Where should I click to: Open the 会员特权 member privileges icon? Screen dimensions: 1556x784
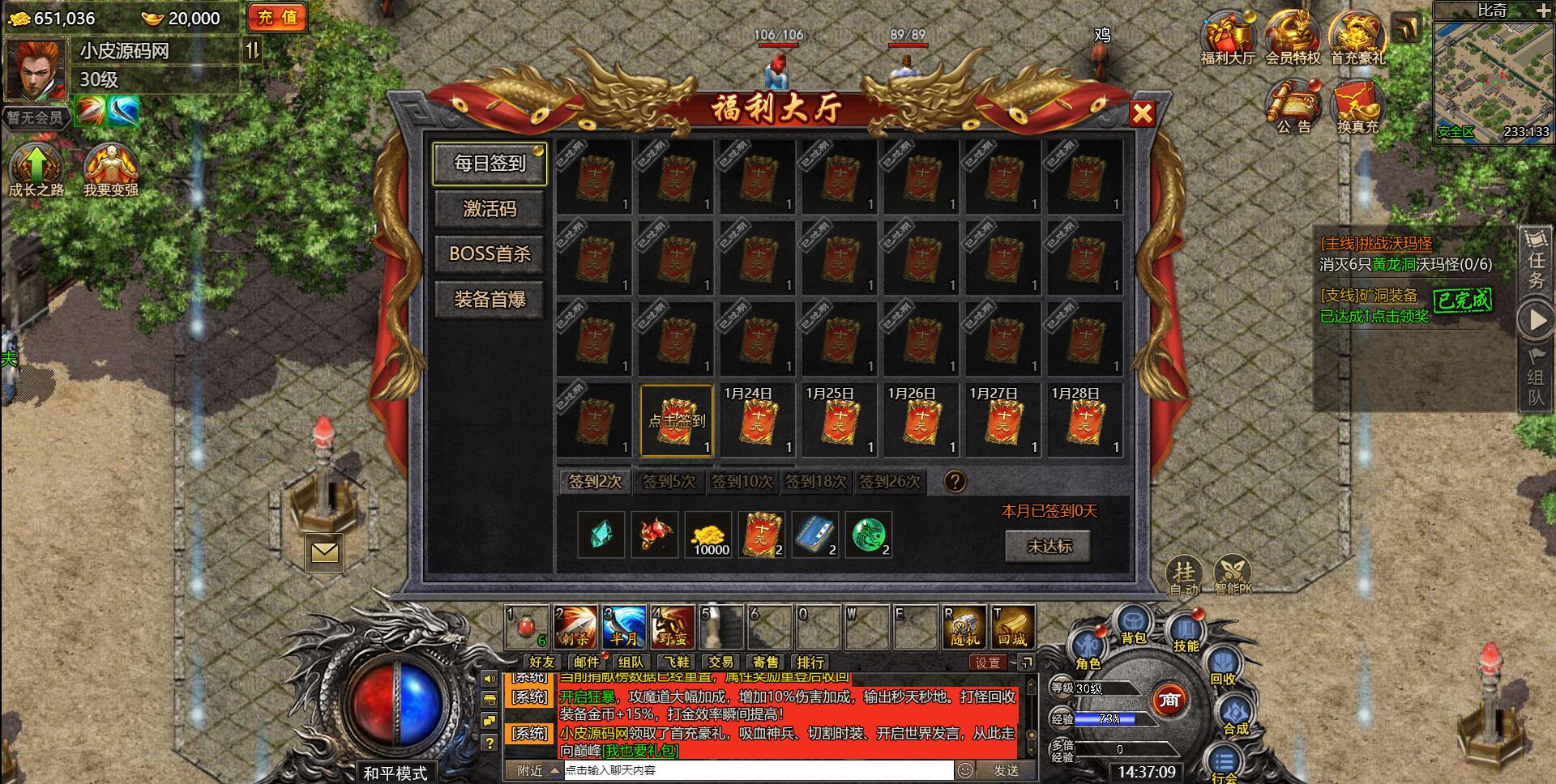[x=1292, y=37]
